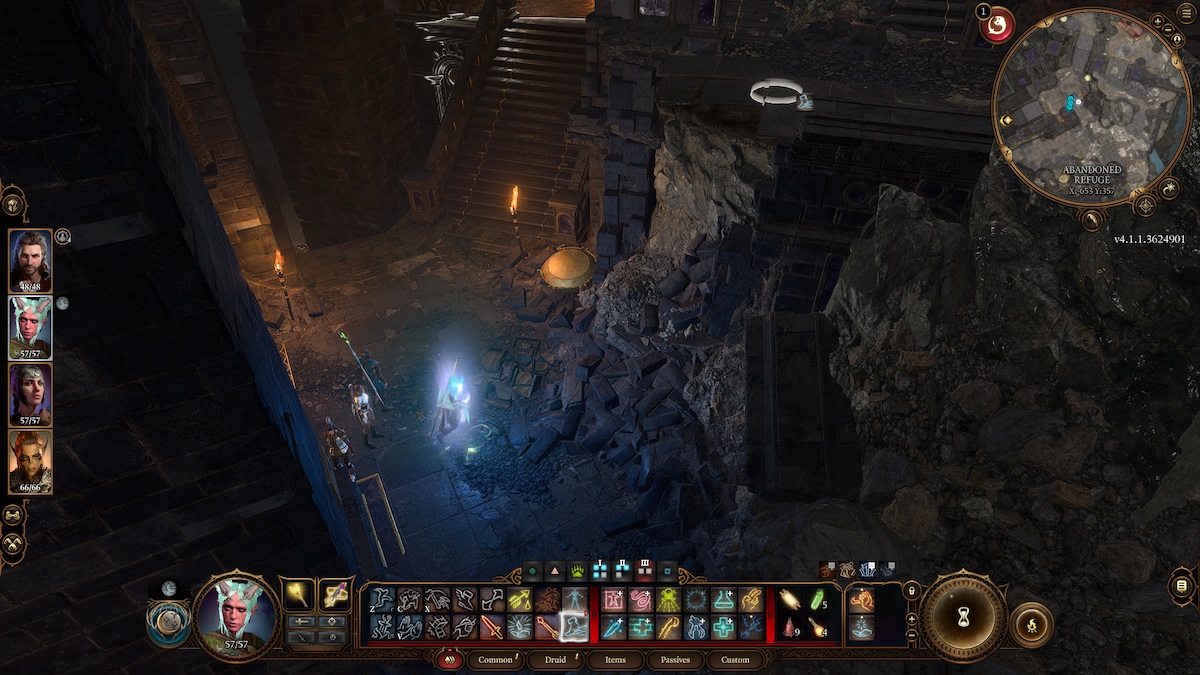Select the Passives hotbar tab
Image resolution: width=1200 pixels, height=675 pixels.
pos(675,660)
